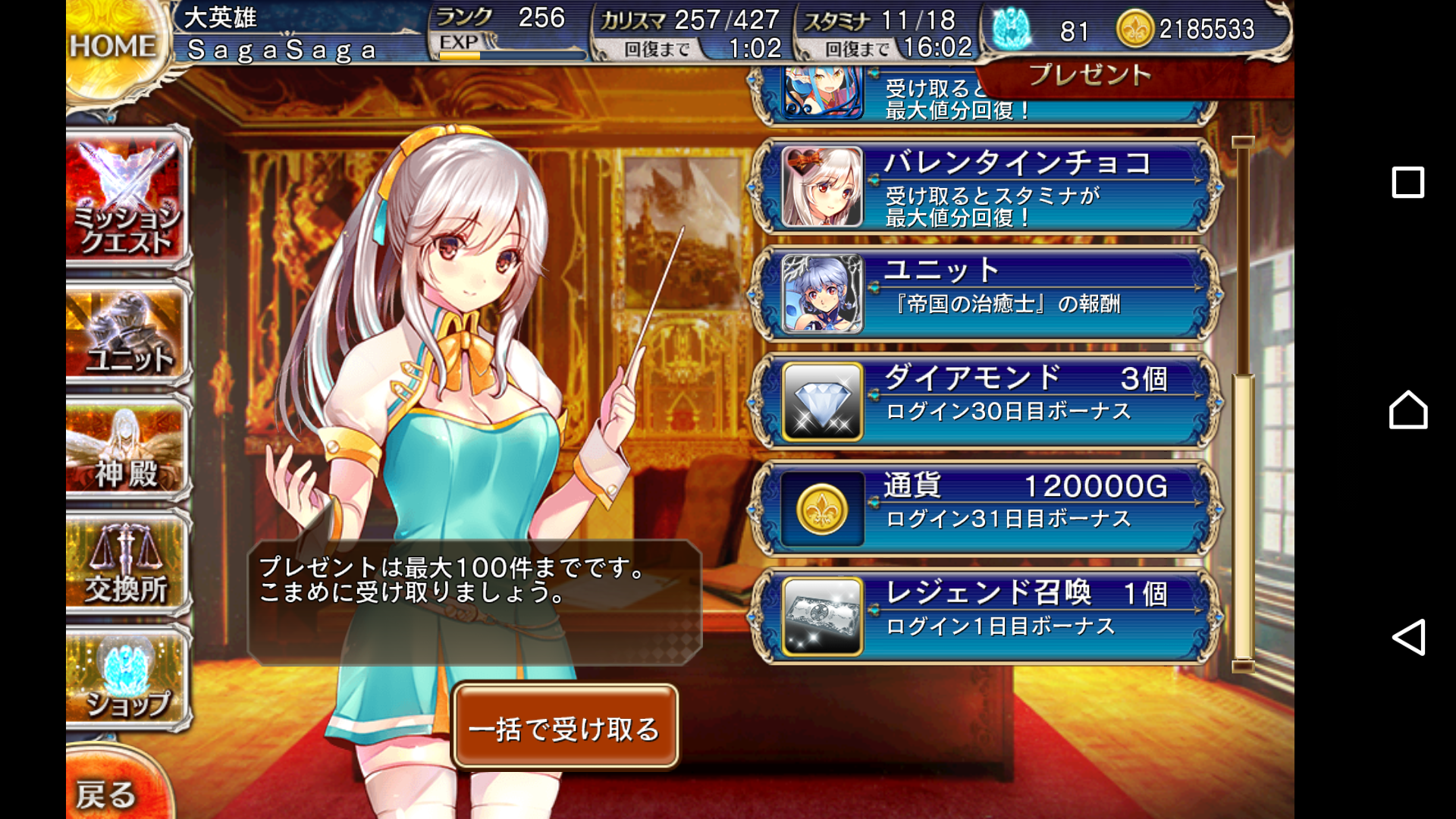
Task: Expand the バレンタインチョコ reward row
Action: (x=986, y=186)
